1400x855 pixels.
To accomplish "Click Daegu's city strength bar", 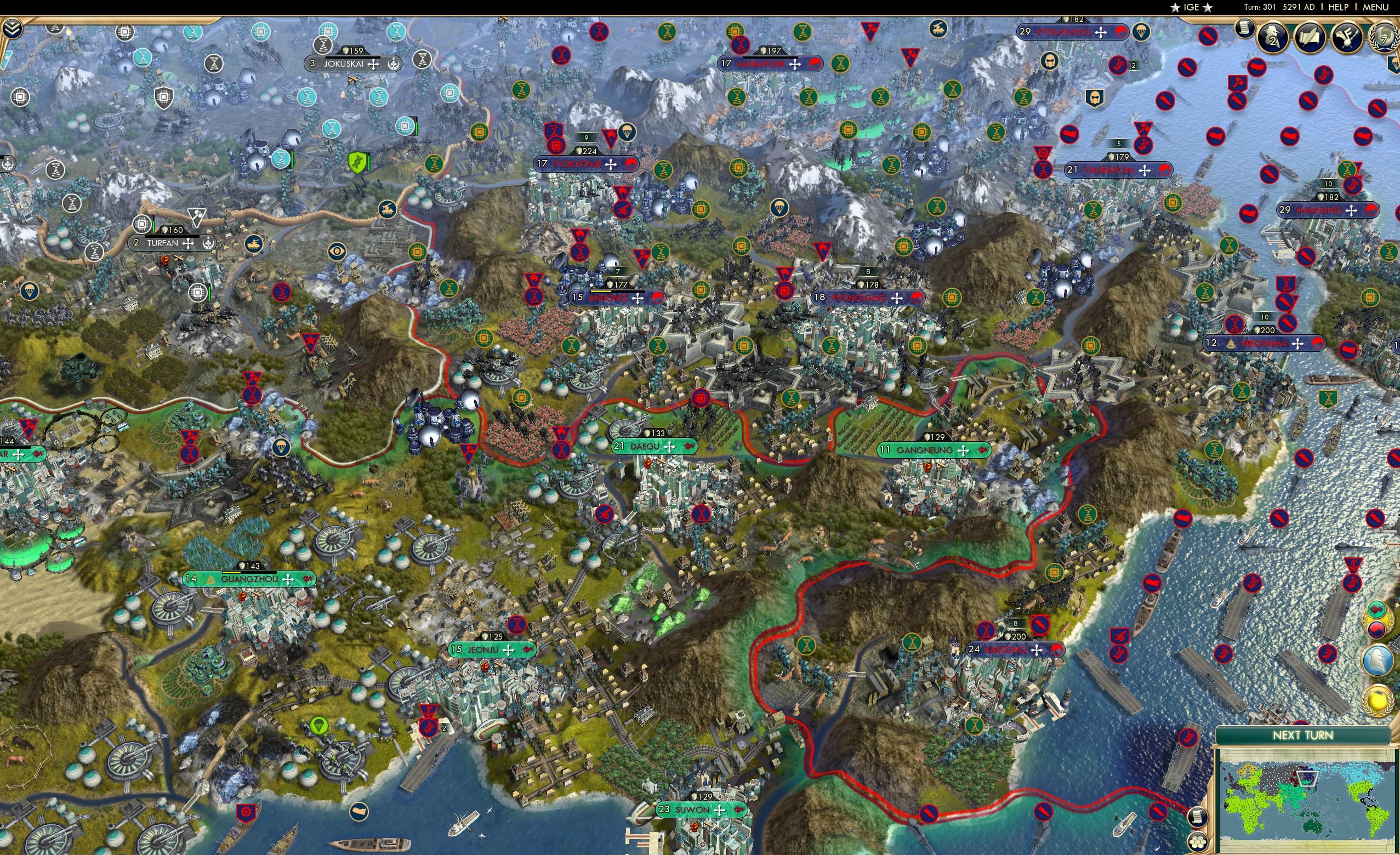I will (x=655, y=434).
